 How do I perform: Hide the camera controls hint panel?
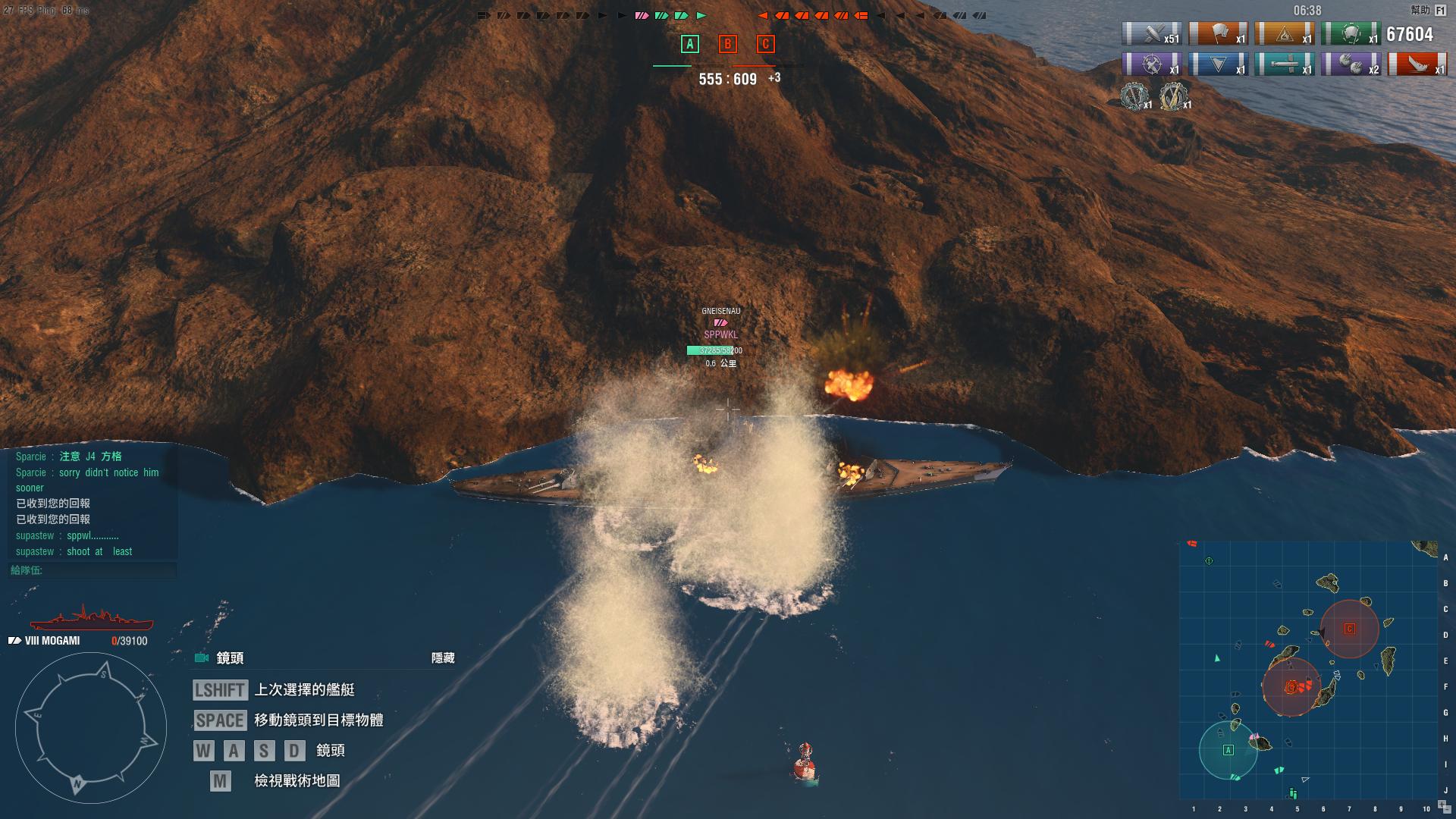pyautogui.click(x=443, y=658)
